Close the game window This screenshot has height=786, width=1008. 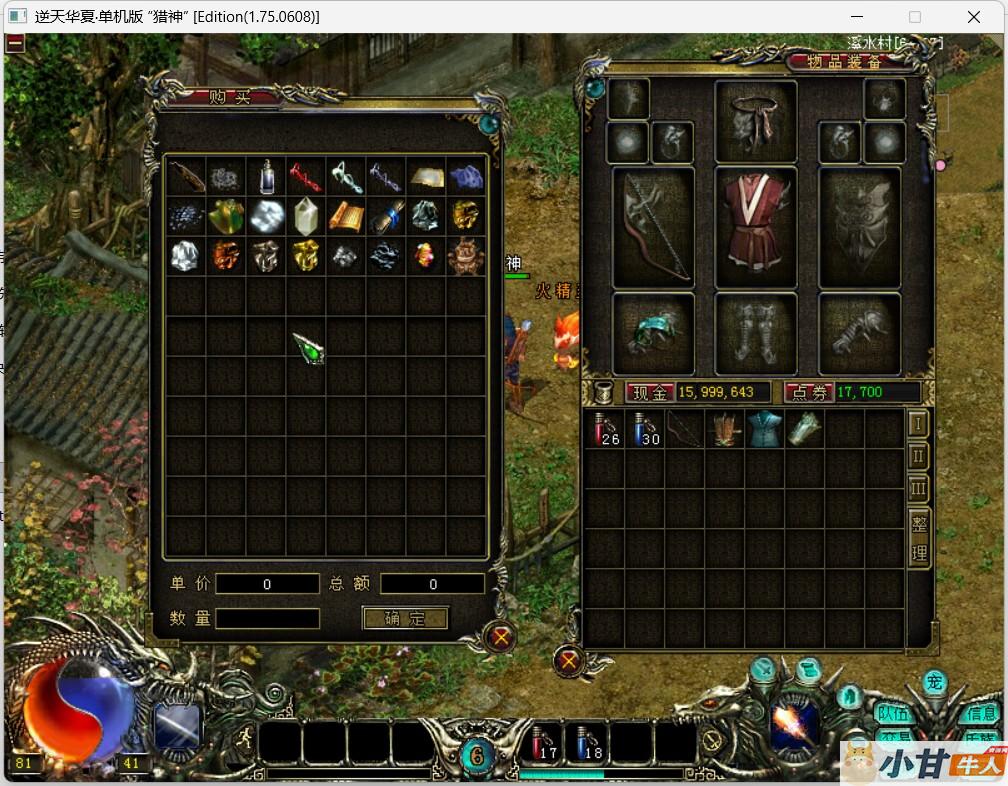pyautogui.click(x=974, y=17)
